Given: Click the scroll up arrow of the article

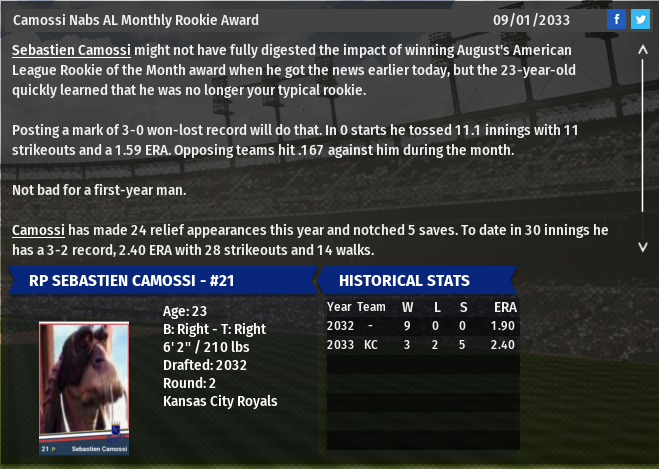Looking at the screenshot, I should tap(642, 48).
